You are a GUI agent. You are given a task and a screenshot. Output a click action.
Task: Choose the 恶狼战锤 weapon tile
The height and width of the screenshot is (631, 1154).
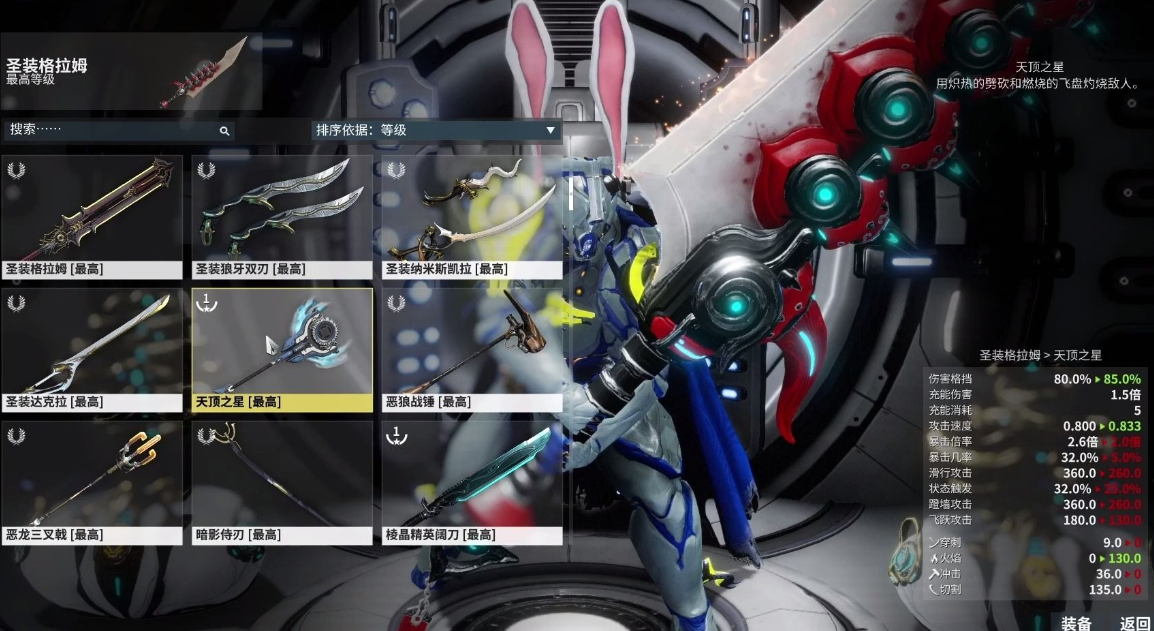pyautogui.click(x=472, y=349)
